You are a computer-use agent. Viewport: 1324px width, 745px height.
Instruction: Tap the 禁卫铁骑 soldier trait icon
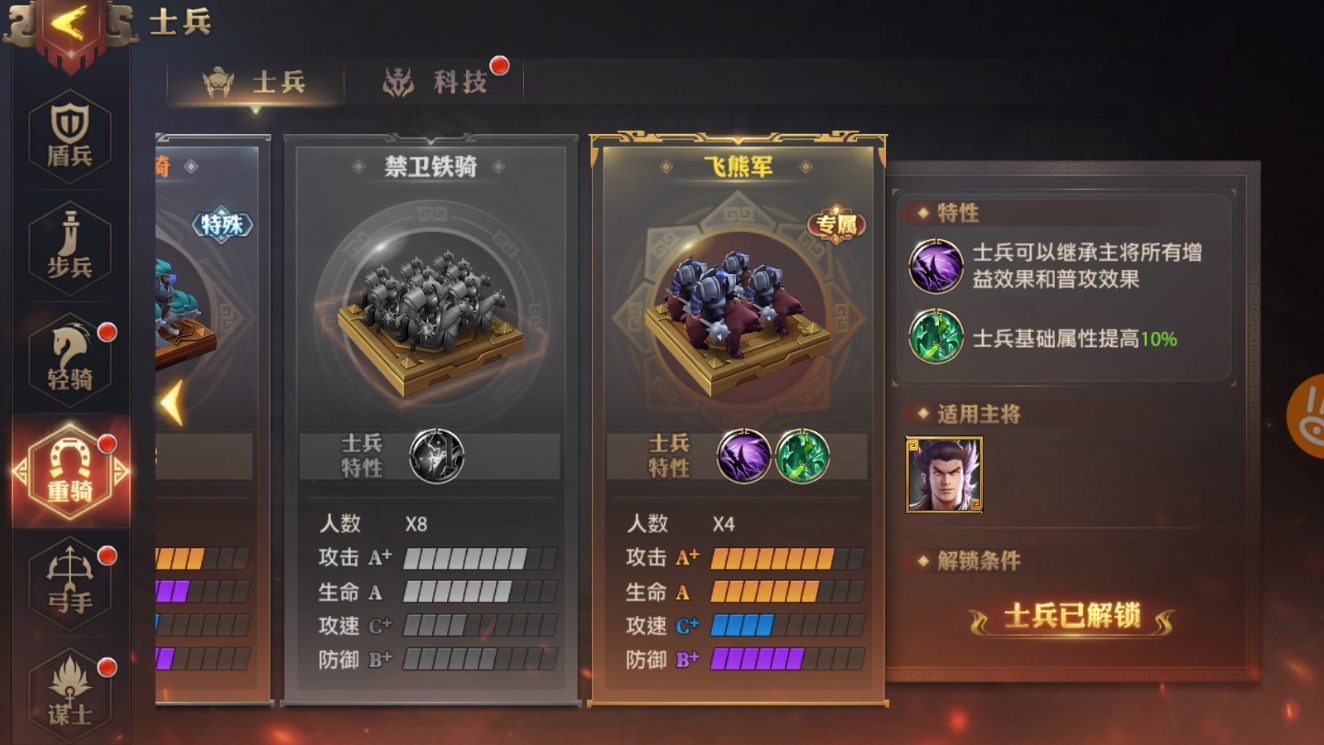(437, 455)
